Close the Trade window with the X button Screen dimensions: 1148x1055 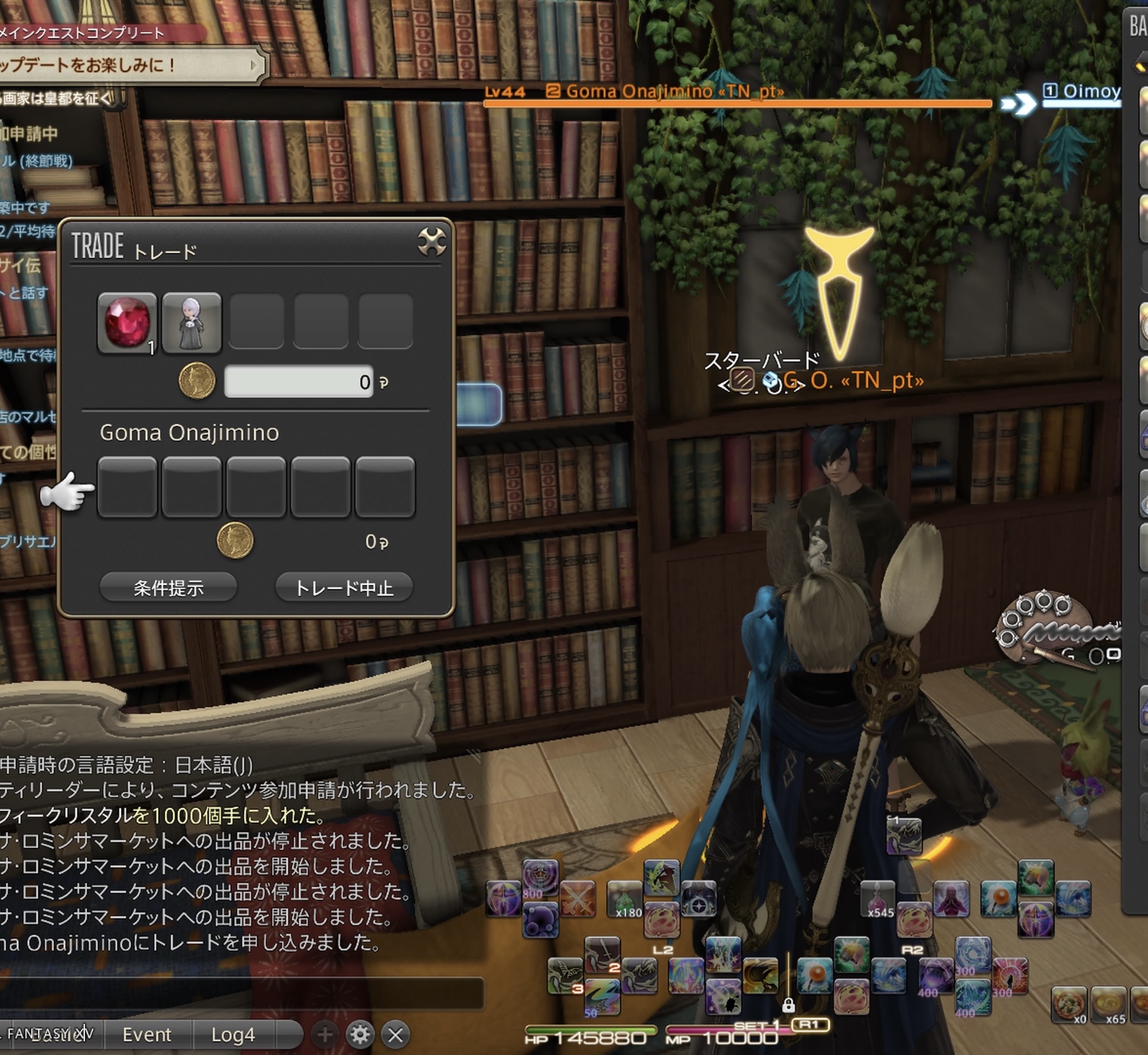(431, 242)
